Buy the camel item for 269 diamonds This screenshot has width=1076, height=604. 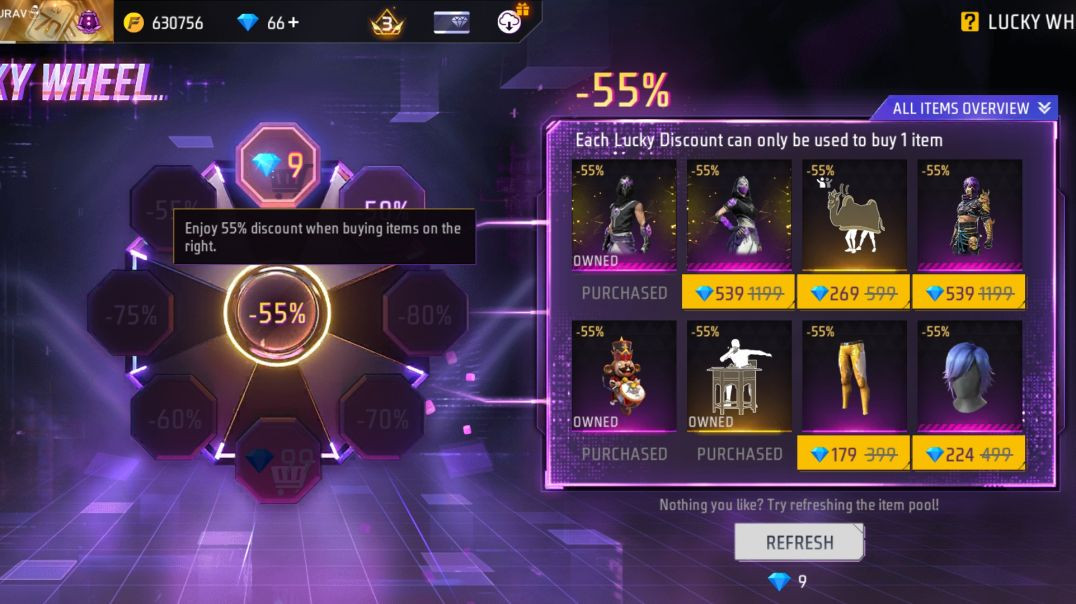tap(853, 293)
